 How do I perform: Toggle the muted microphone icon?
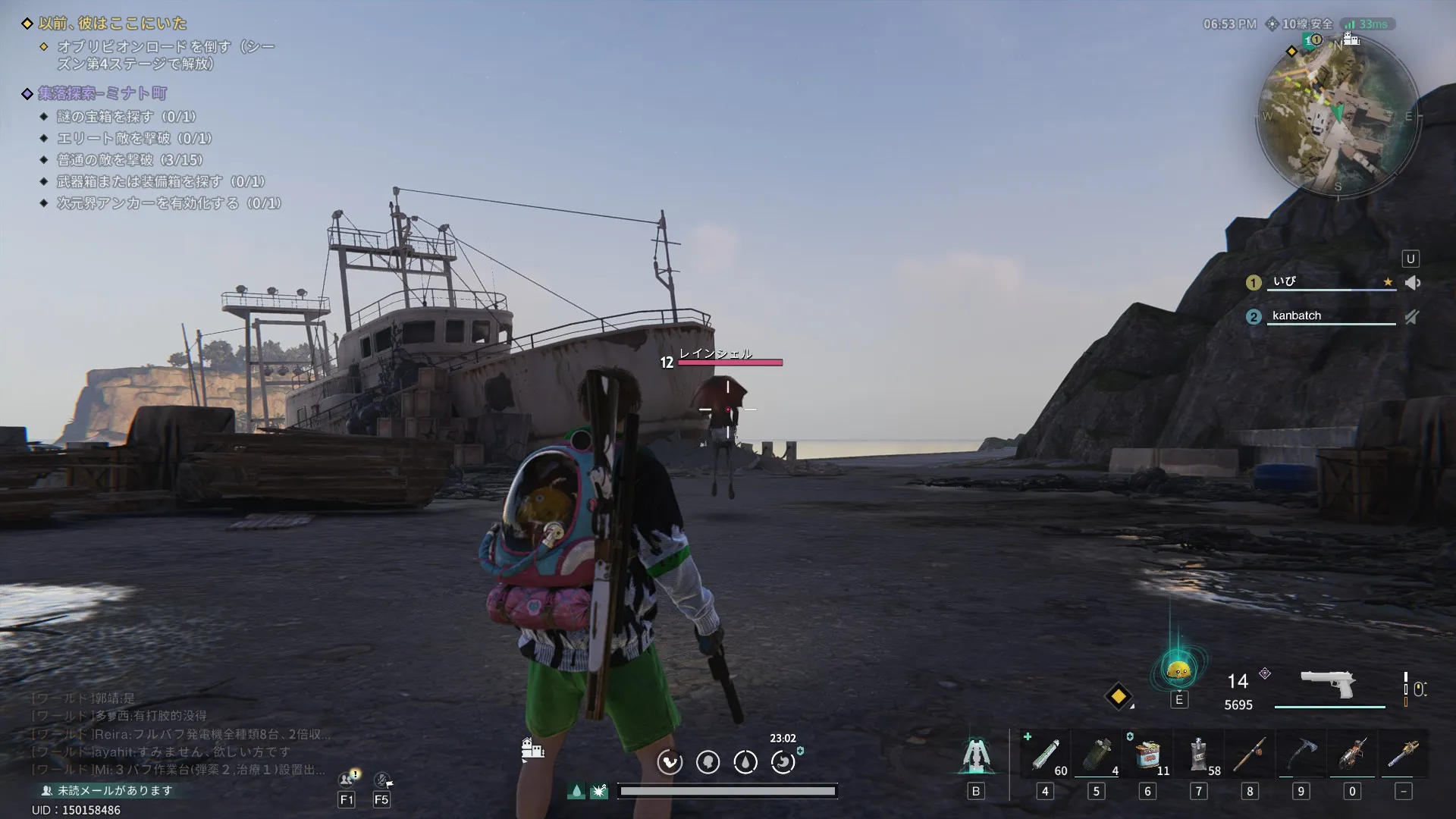(x=1411, y=317)
